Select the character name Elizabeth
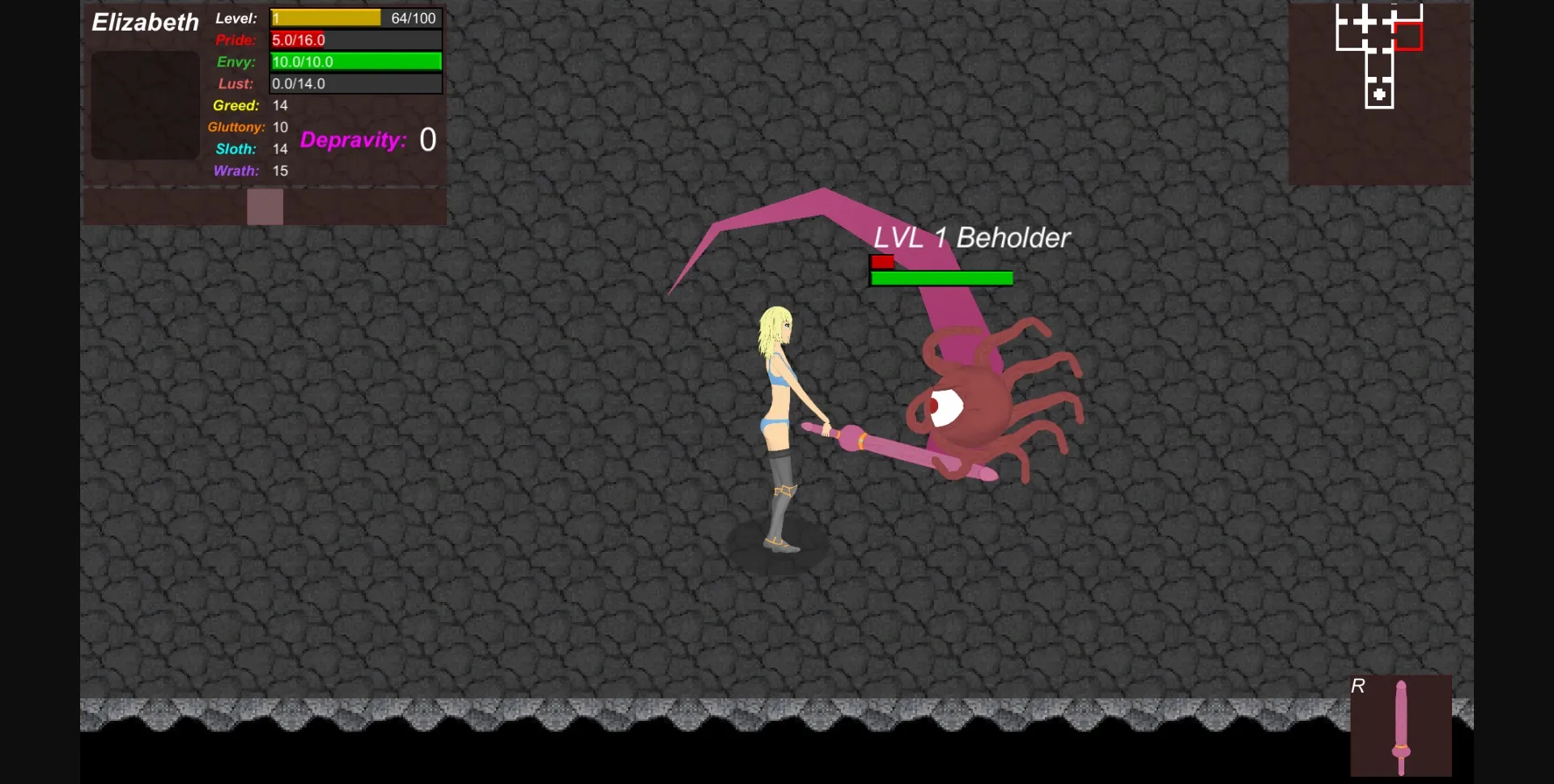The width and height of the screenshot is (1554, 784). point(145,22)
